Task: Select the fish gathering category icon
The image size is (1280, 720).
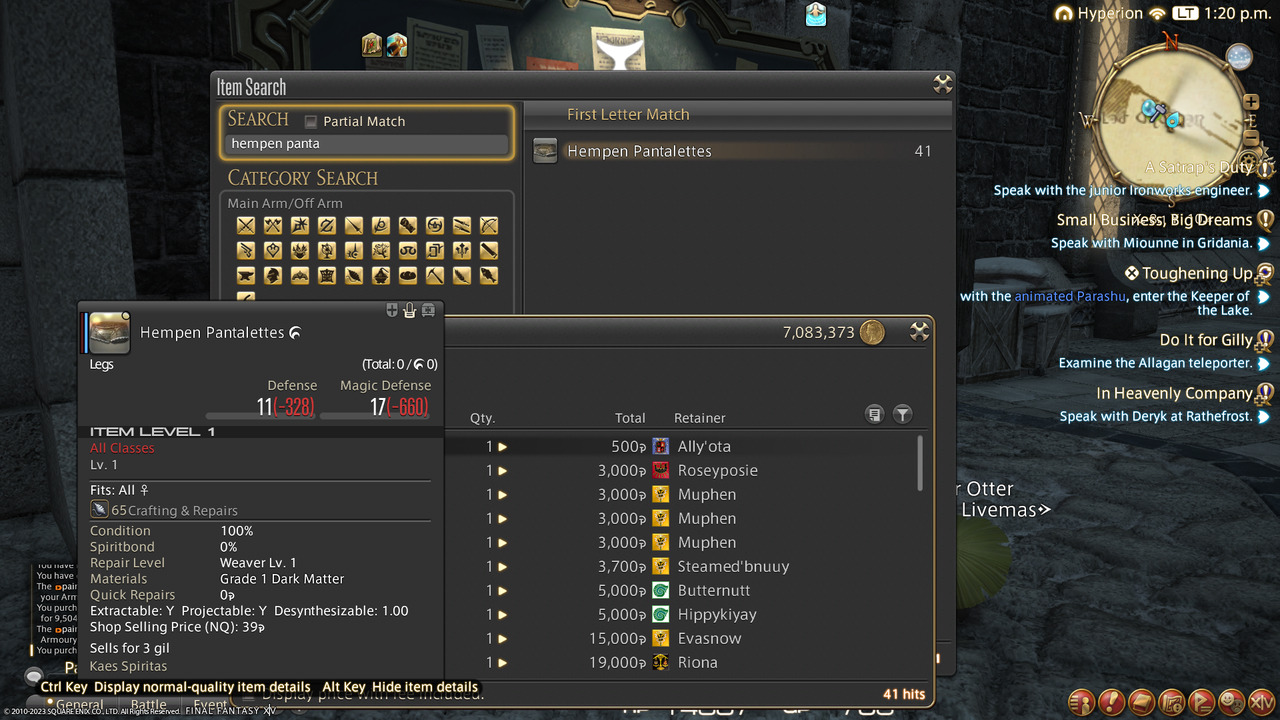Action: (487, 276)
